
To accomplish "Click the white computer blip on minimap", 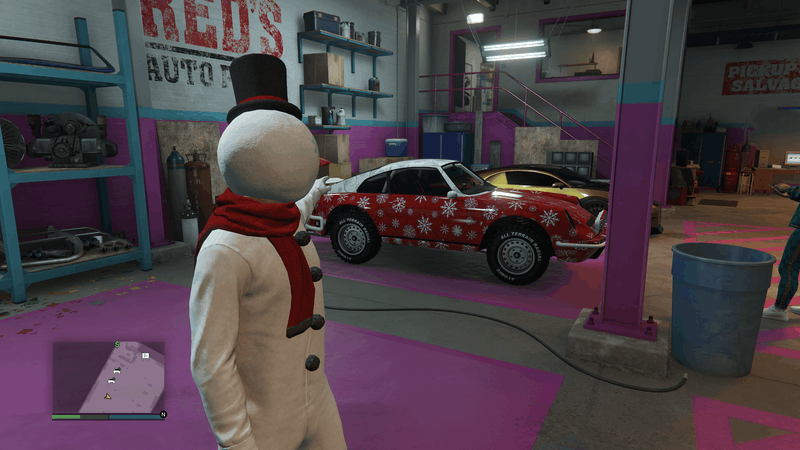I will click(145, 355).
